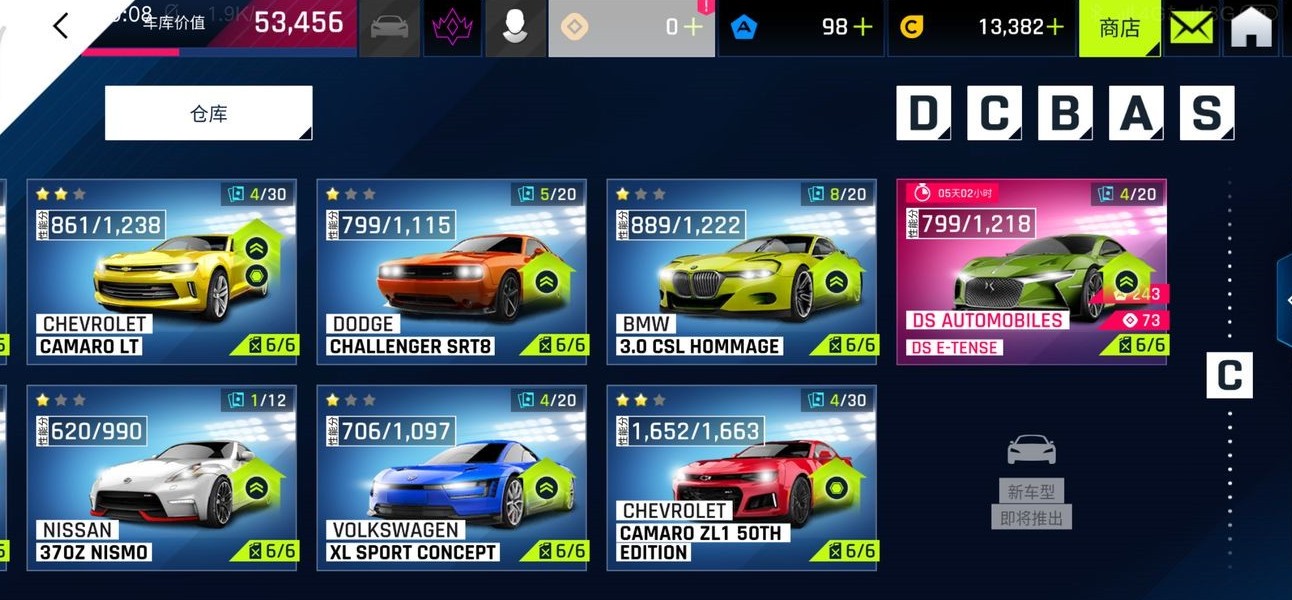The height and width of the screenshot is (600, 1292).
Task: Select the Camaro ZL1 50th Edition card
Action: coord(741,478)
